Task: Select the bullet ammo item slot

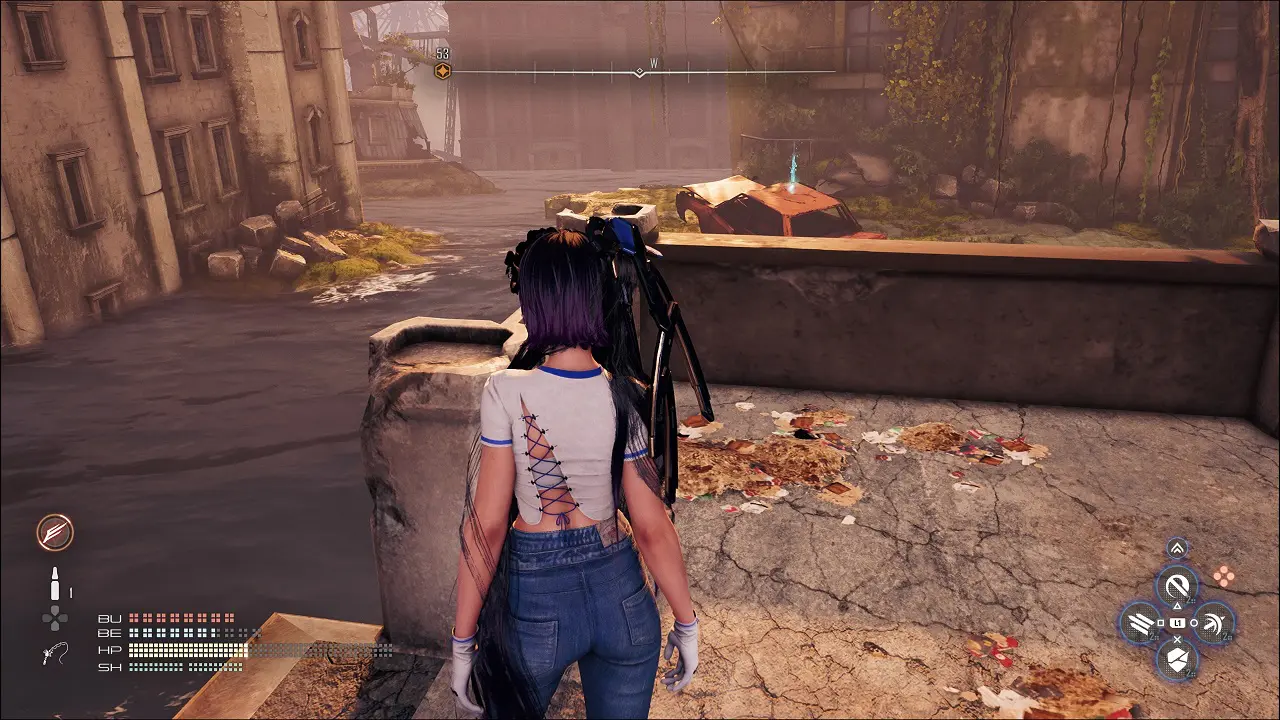Action: [x=55, y=583]
